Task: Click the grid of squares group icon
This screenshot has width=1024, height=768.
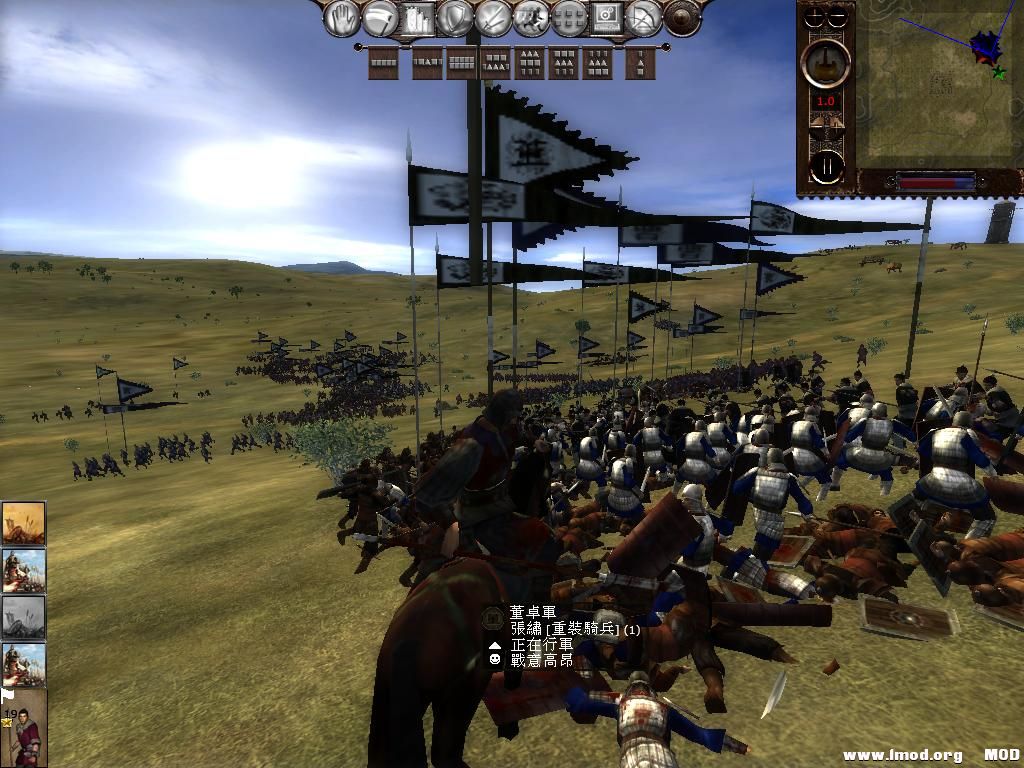Action: [x=569, y=18]
